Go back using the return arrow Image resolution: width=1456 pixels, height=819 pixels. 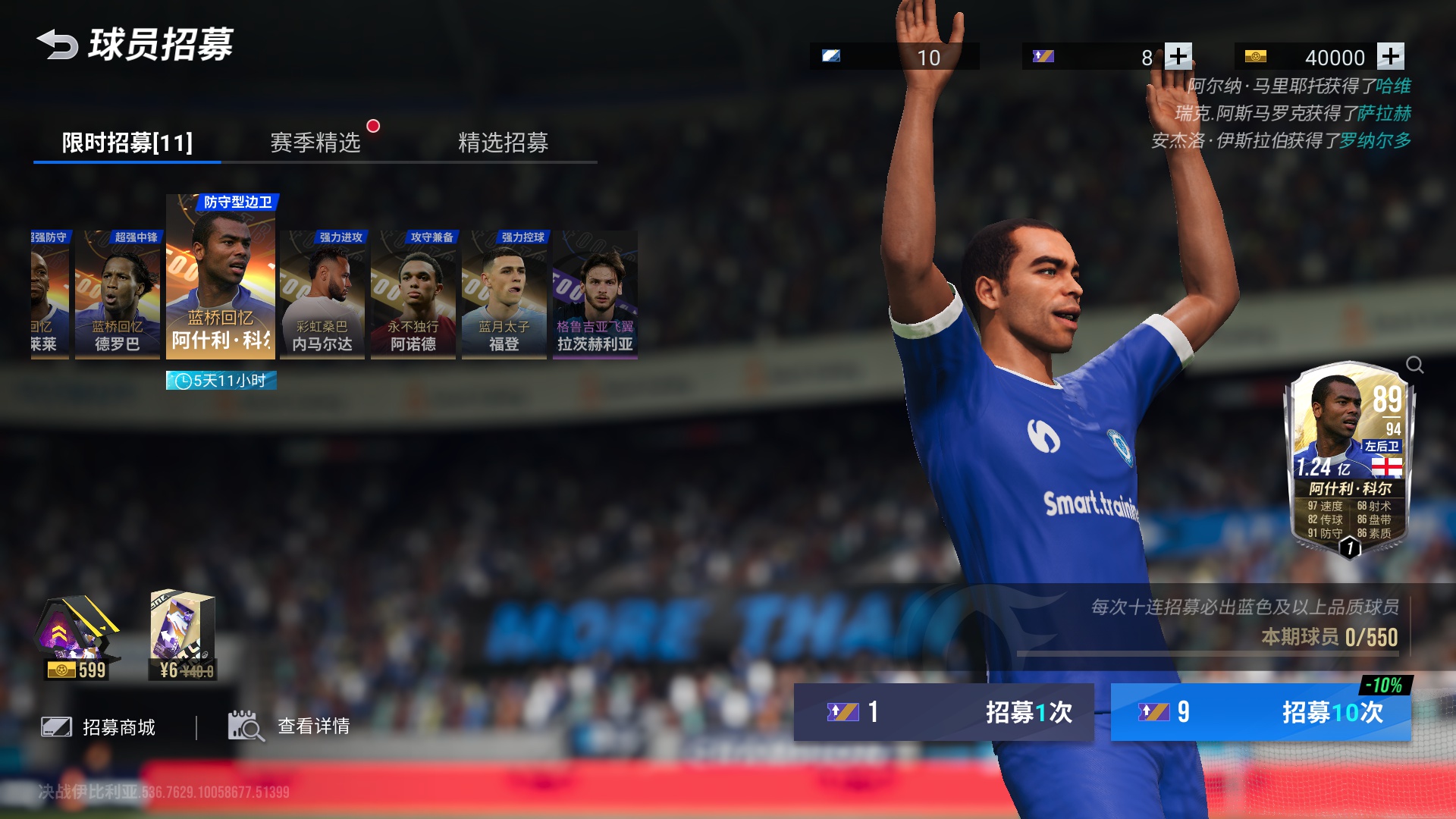coord(58,44)
